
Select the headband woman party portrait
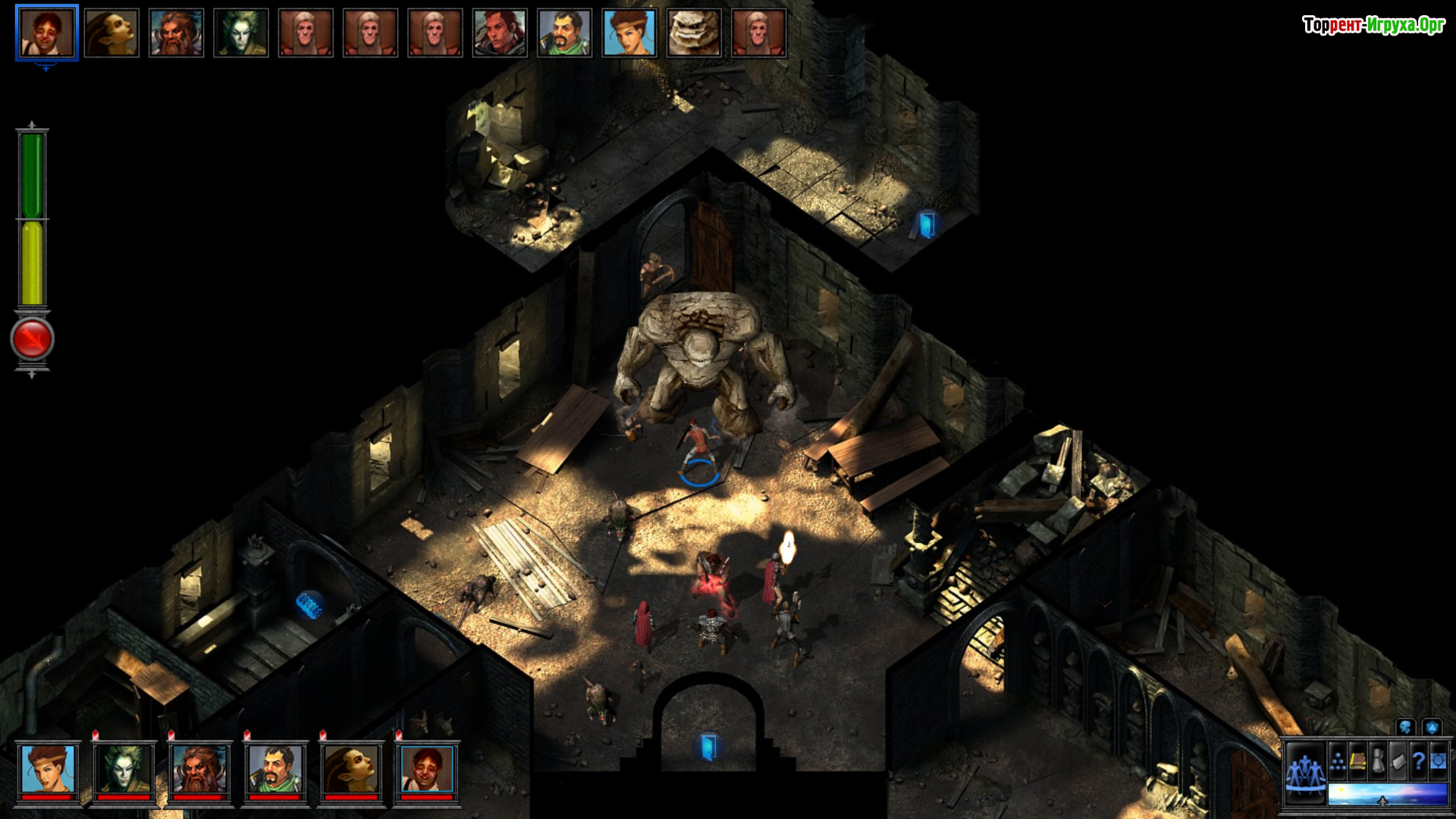click(48, 769)
